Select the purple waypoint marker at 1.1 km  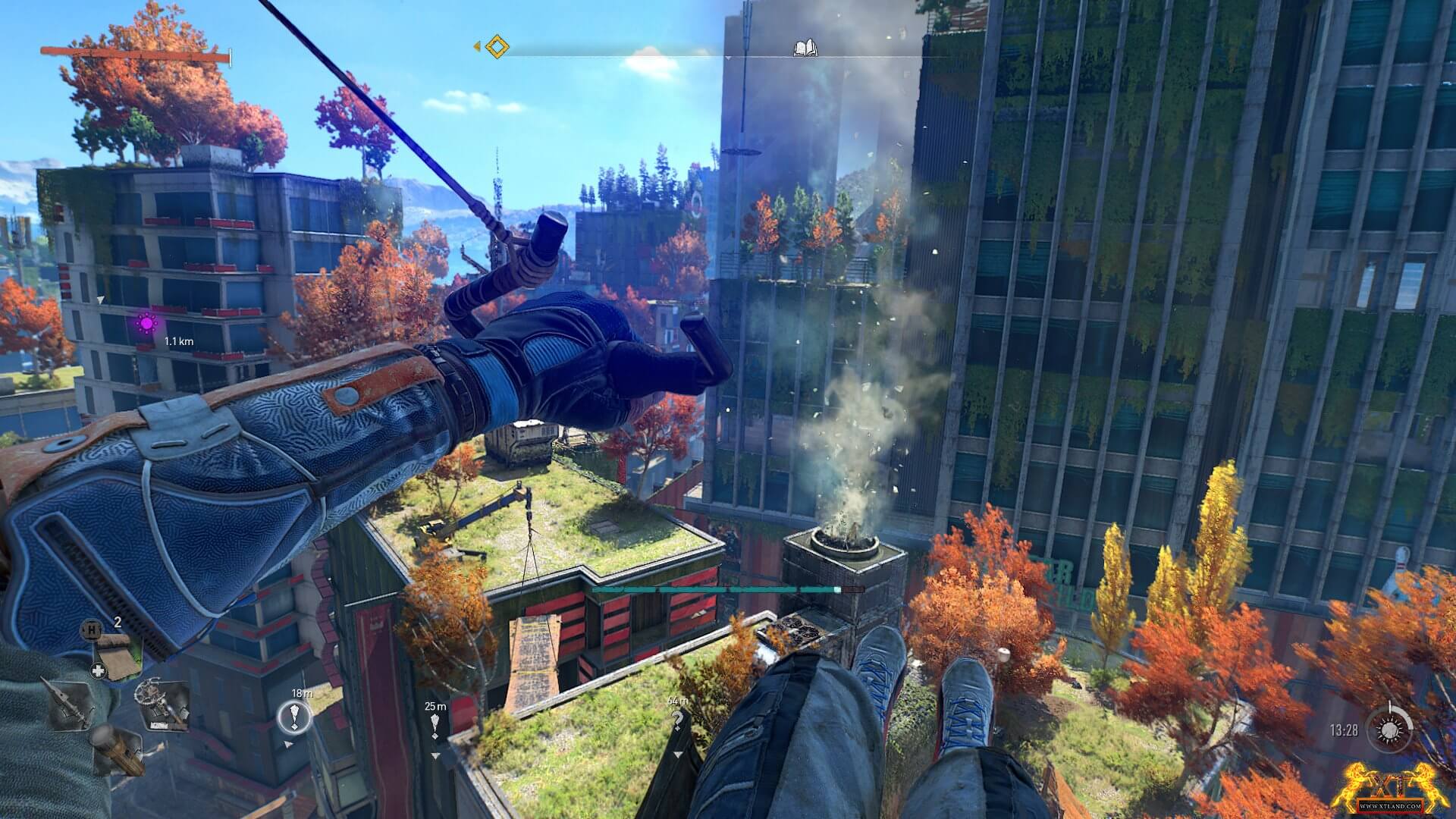[x=146, y=323]
